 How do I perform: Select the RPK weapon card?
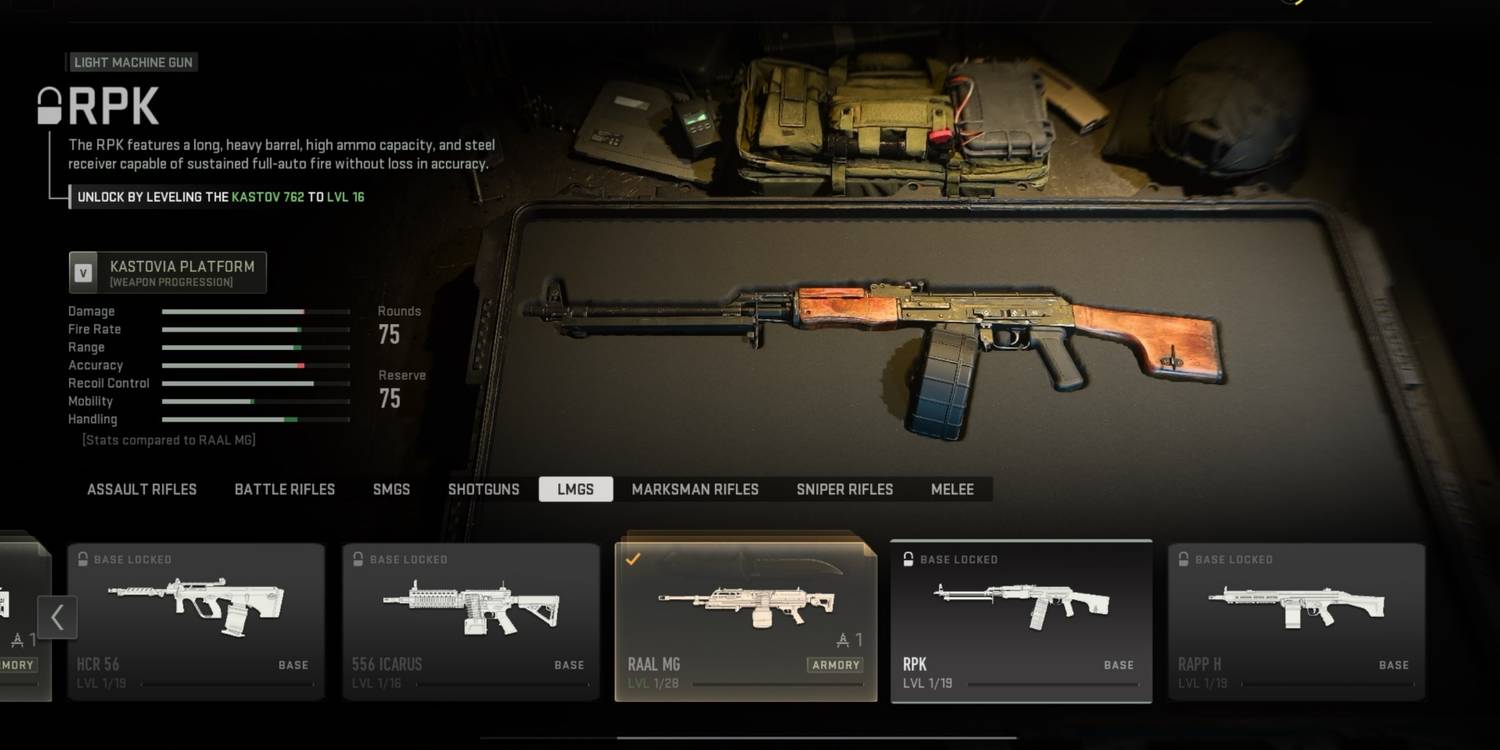click(x=1021, y=621)
